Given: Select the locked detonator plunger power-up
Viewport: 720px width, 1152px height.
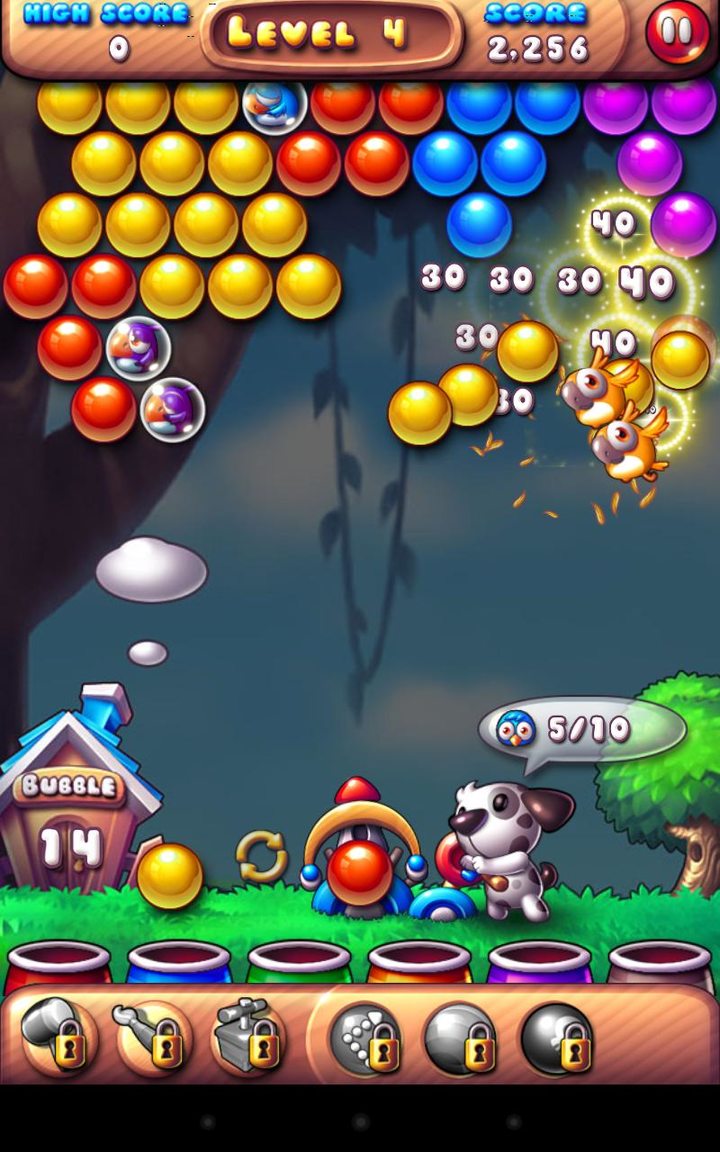Looking at the screenshot, I should point(249,1037).
